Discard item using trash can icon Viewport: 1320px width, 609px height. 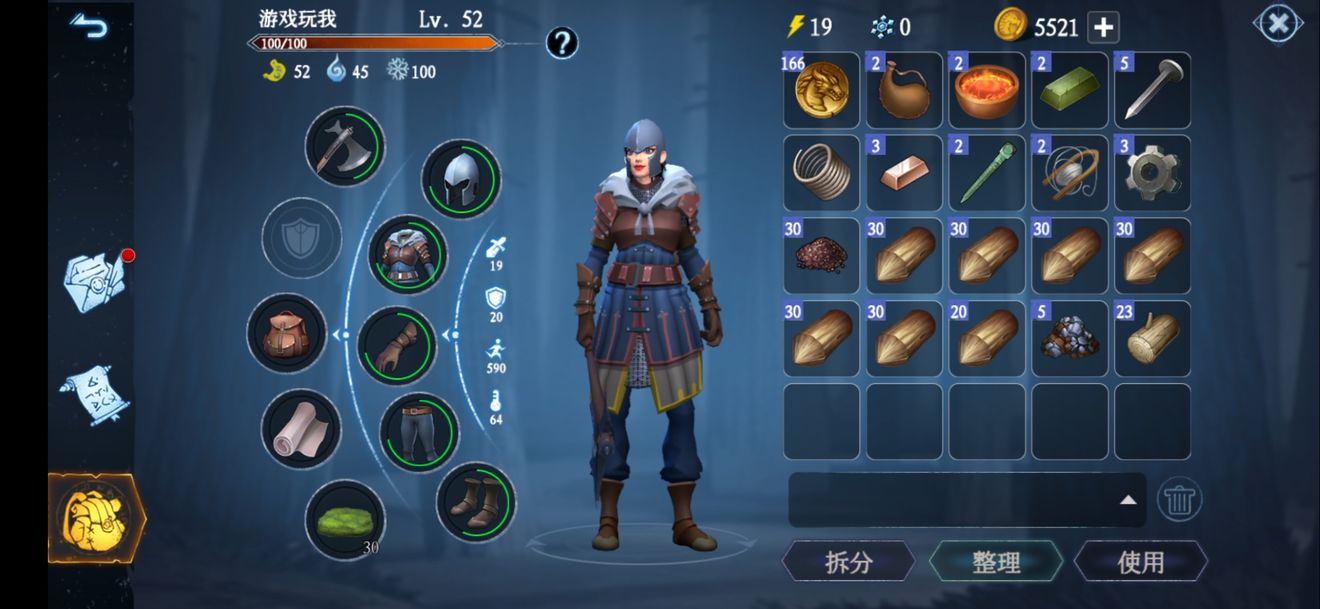coord(1179,499)
